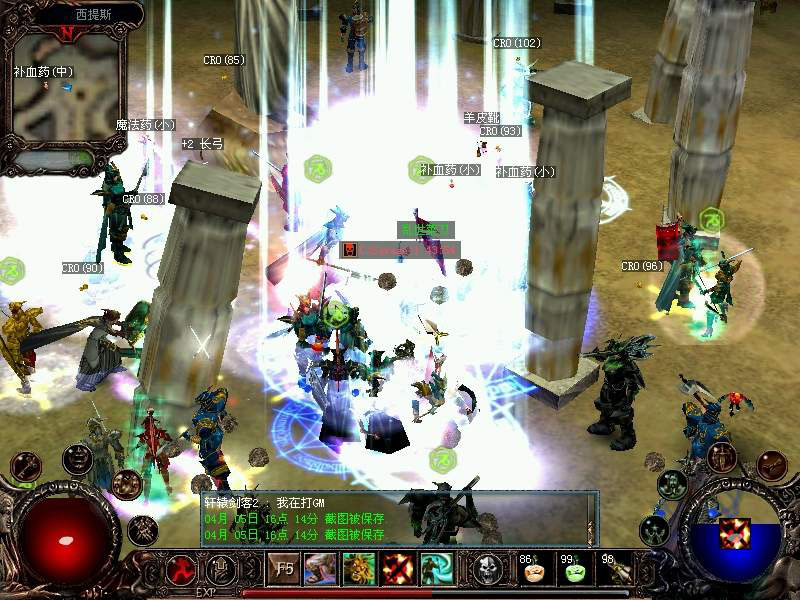
Task: Use the orange potion with count 86
Action: click(535, 571)
